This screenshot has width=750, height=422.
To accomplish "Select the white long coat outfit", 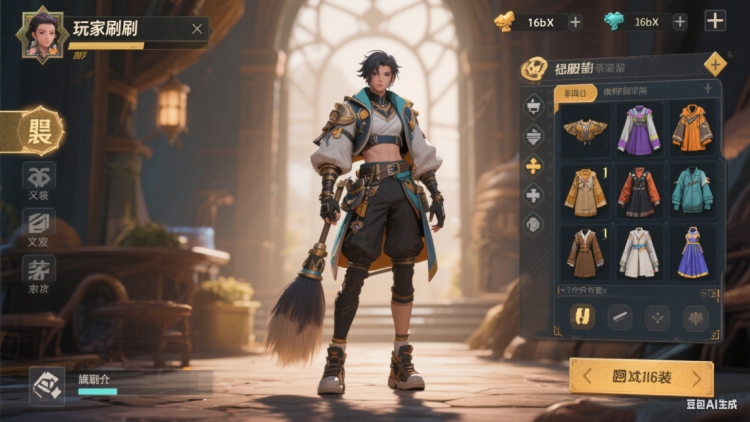I will pos(638,252).
